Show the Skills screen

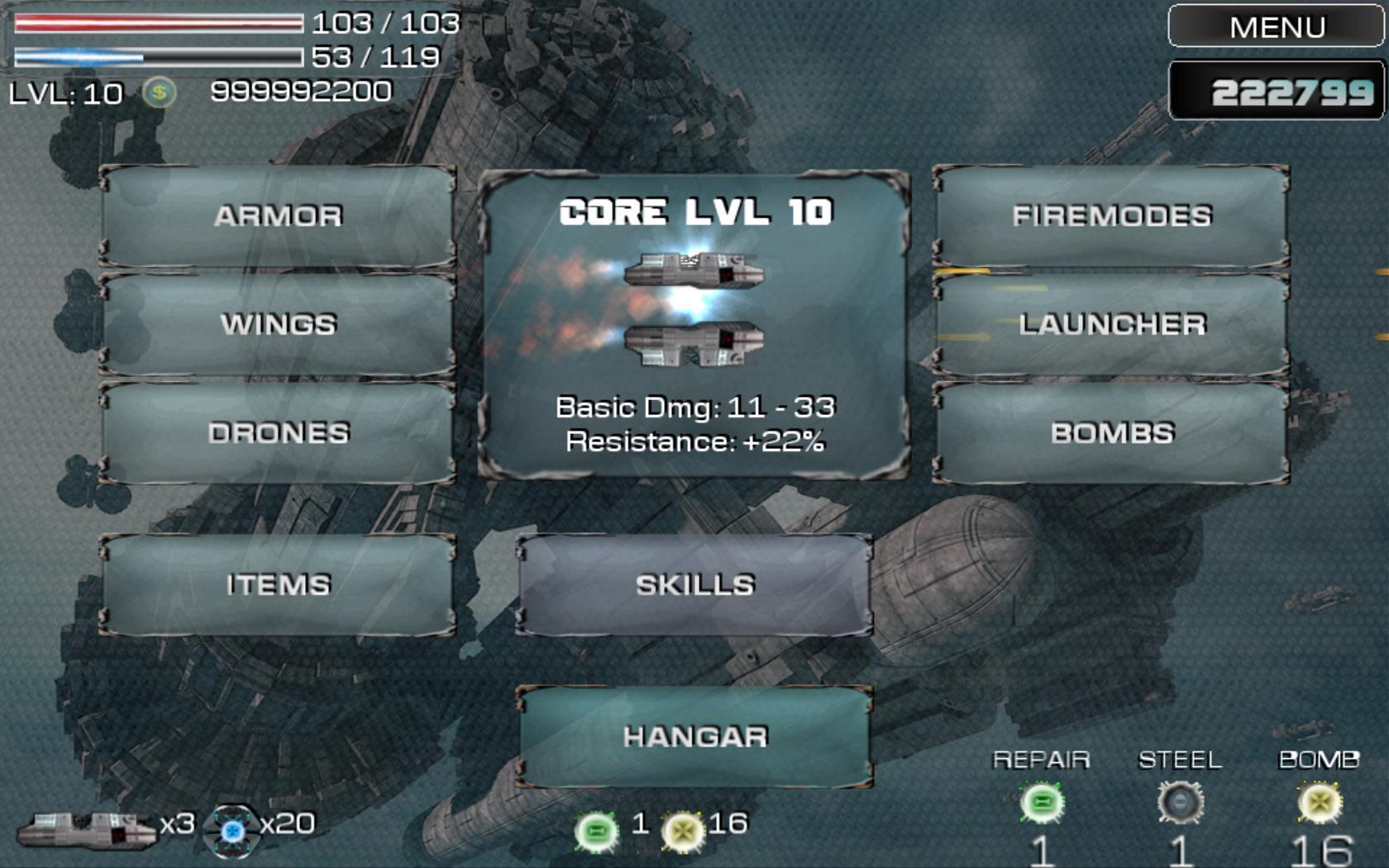[694, 584]
